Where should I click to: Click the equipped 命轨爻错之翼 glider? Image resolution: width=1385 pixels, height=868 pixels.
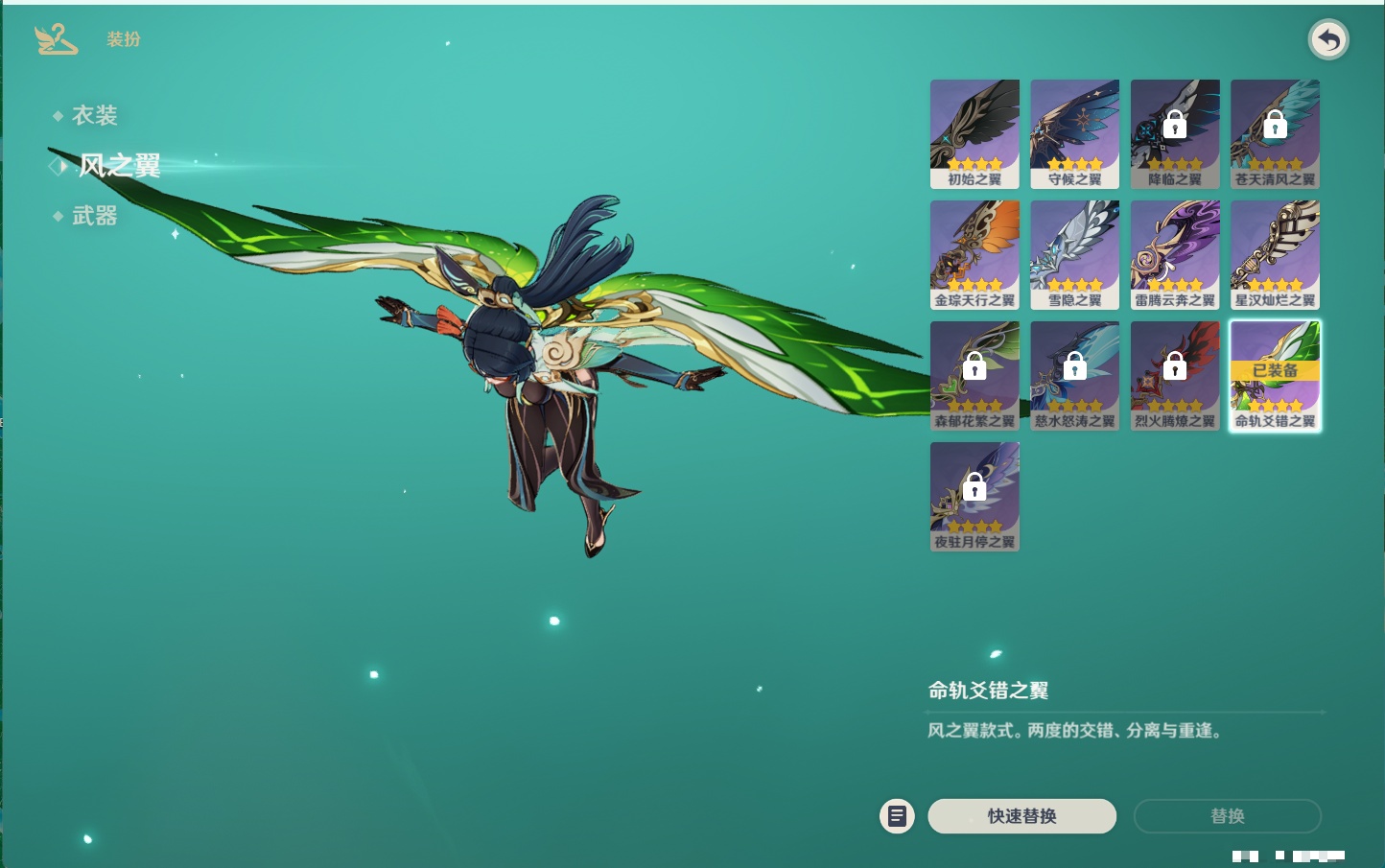tap(1275, 375)
